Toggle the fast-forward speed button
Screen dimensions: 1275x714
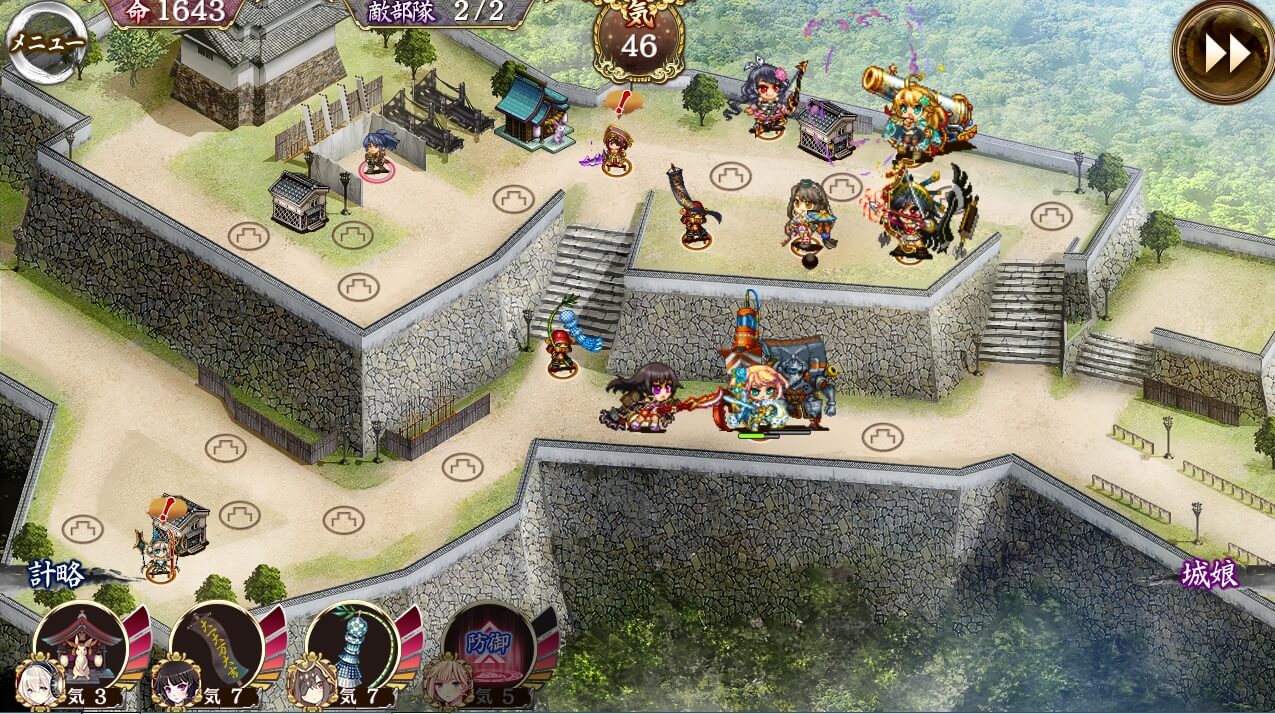point(1223,52)
